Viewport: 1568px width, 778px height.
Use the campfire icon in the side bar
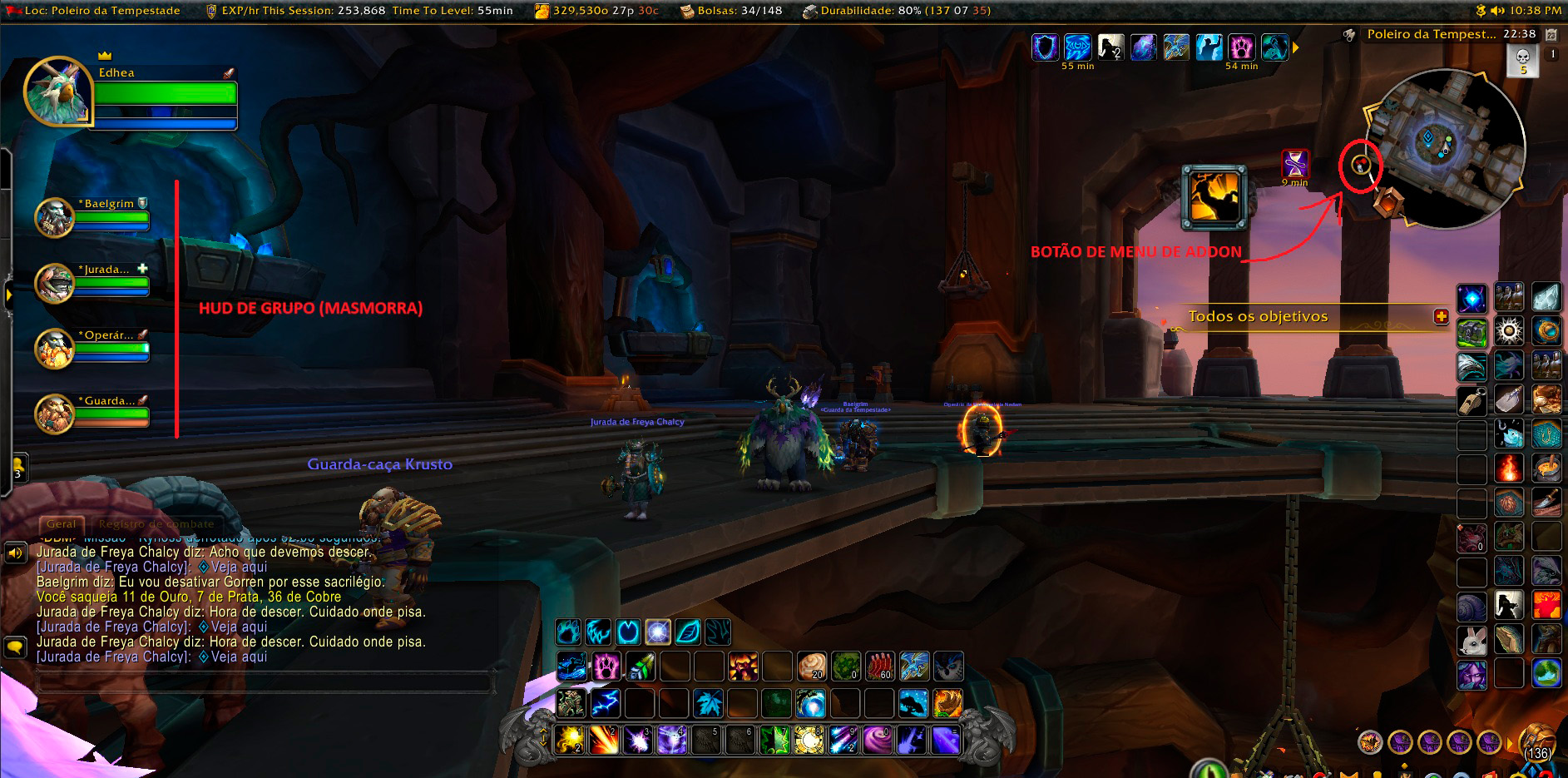pyautogui.click(x=1509, y=468)
